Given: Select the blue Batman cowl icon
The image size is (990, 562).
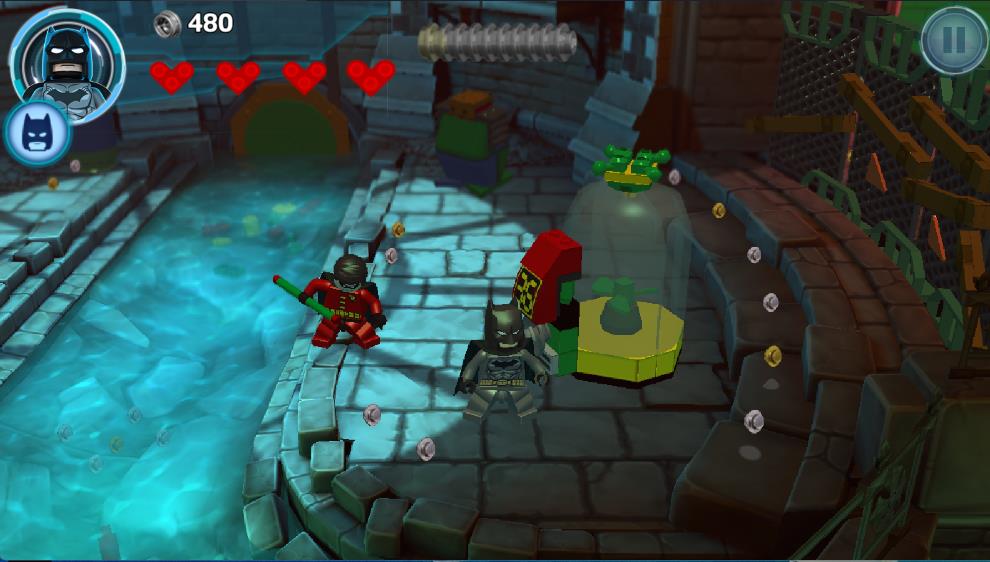Looking at the screenshot, I should coord(36,132).
